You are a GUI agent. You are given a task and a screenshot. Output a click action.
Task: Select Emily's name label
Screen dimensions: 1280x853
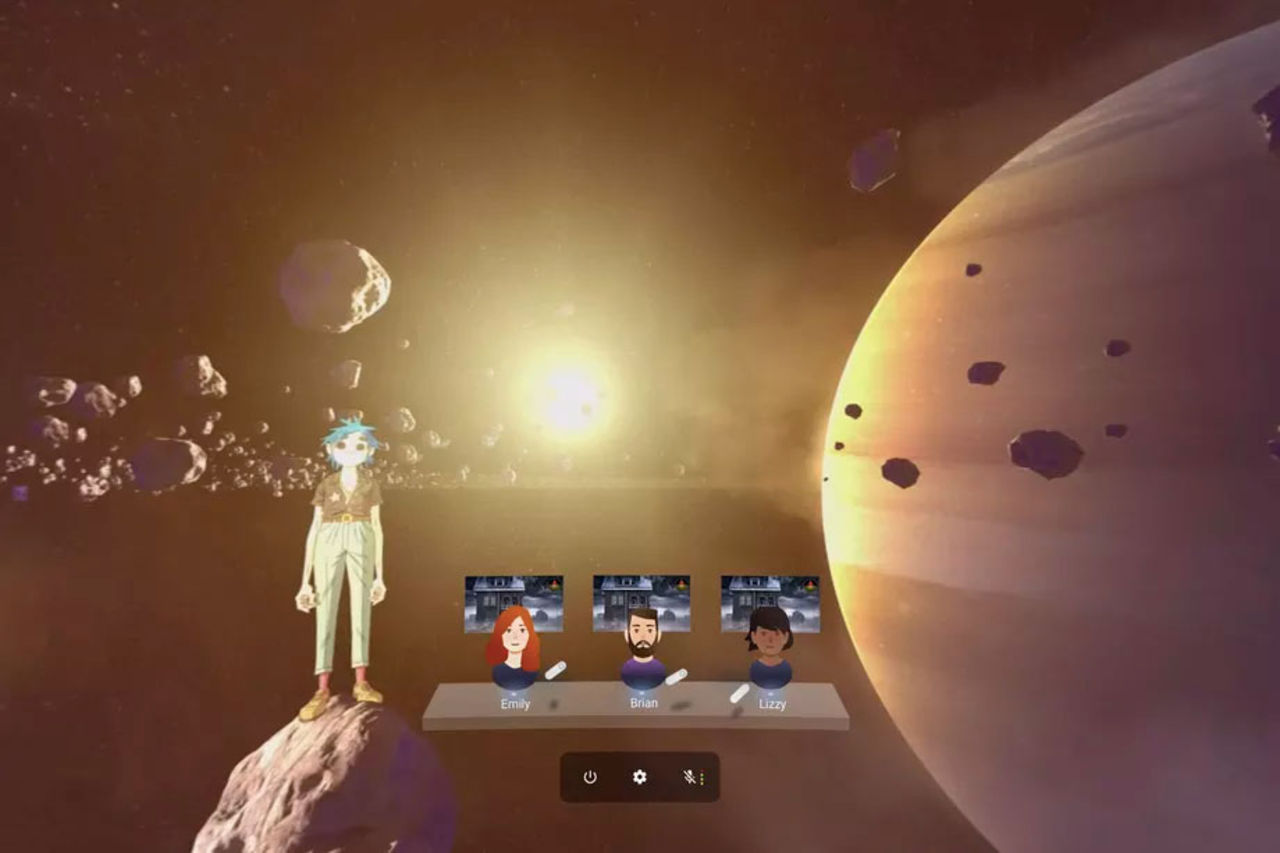point(514,703)
